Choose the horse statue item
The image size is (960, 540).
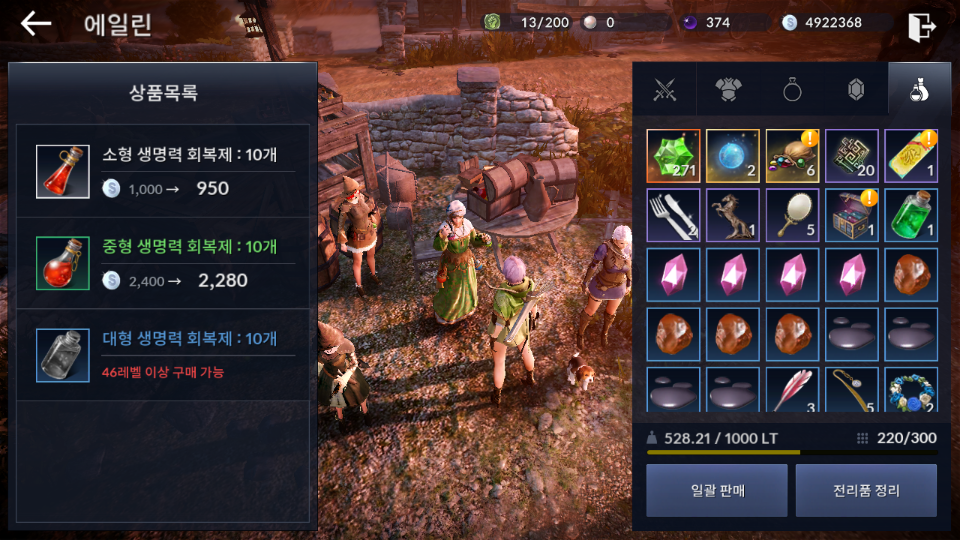(733, 215)
